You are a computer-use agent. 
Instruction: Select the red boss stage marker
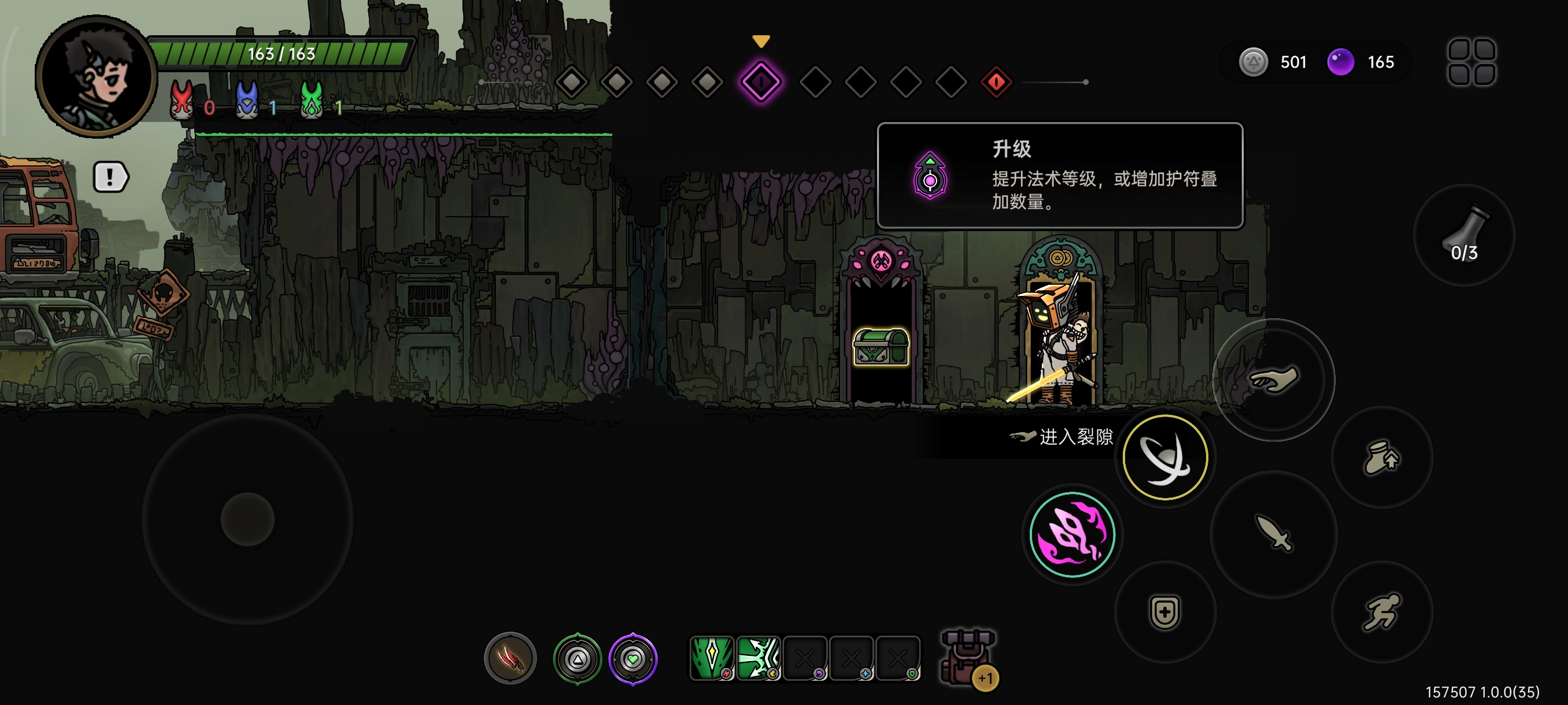[996, 81]
